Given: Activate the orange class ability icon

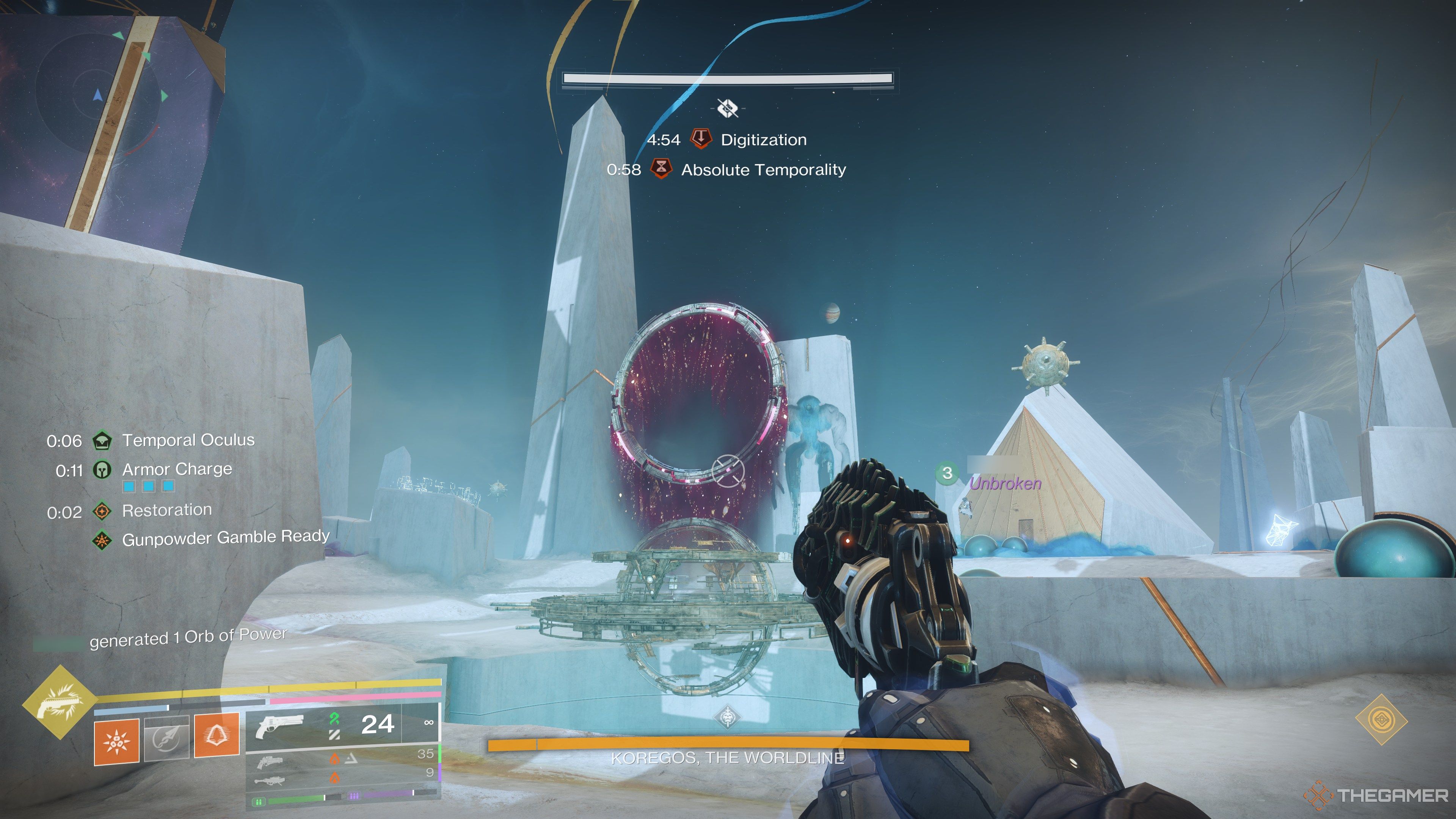Looking at the screenshot, I should pos(216,734).
